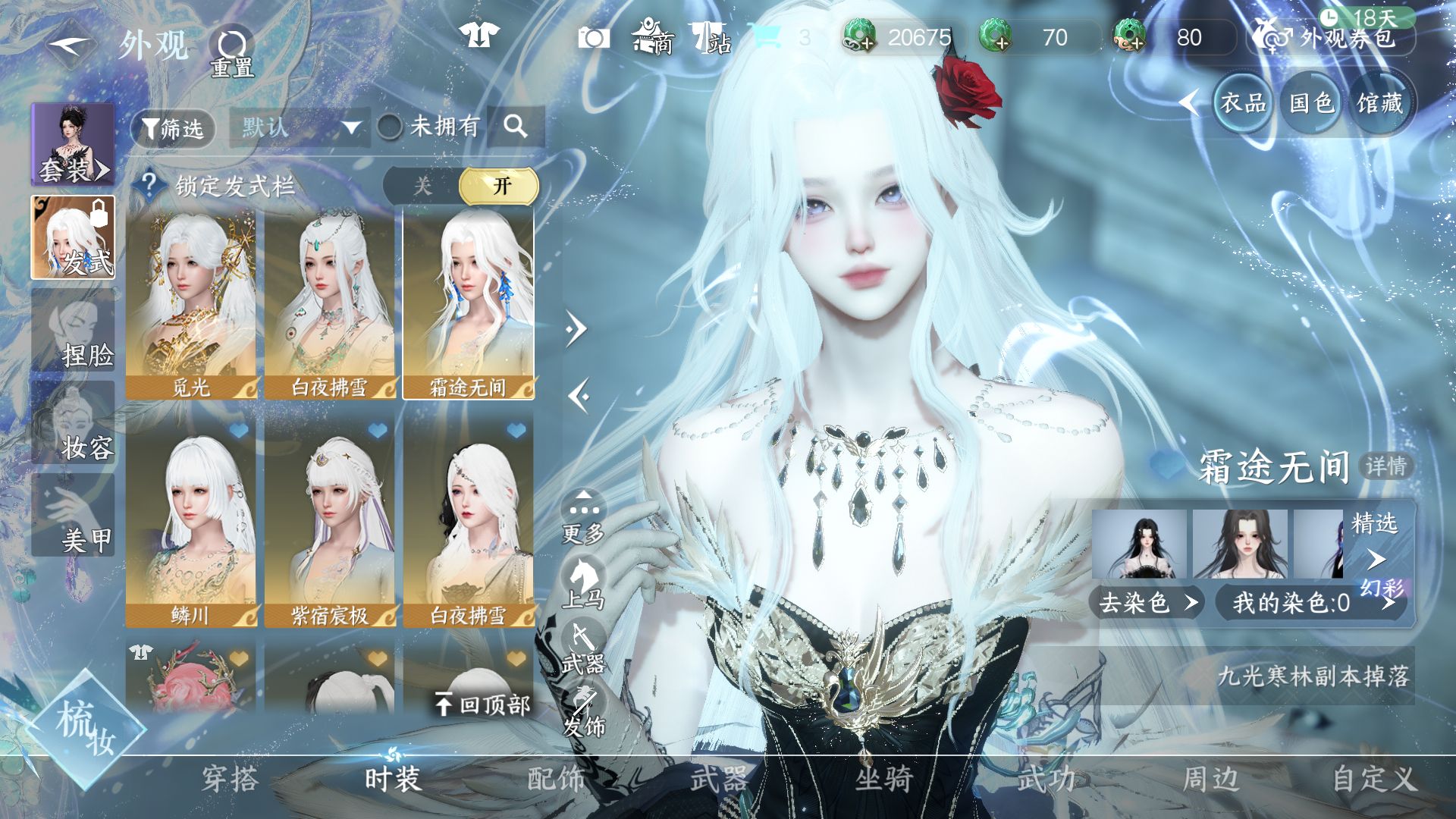Open the 捏脸 face-sculpting category
1456x819 pixels.
(x=74, y=334)
